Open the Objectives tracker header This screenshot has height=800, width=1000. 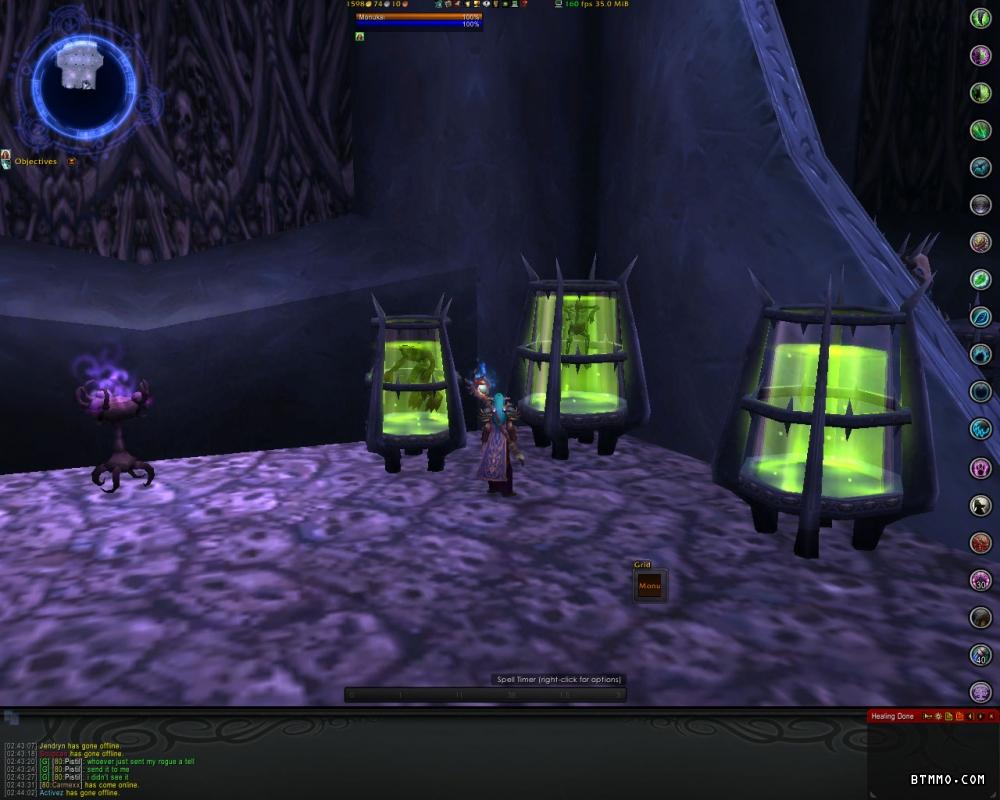(35, 161)
